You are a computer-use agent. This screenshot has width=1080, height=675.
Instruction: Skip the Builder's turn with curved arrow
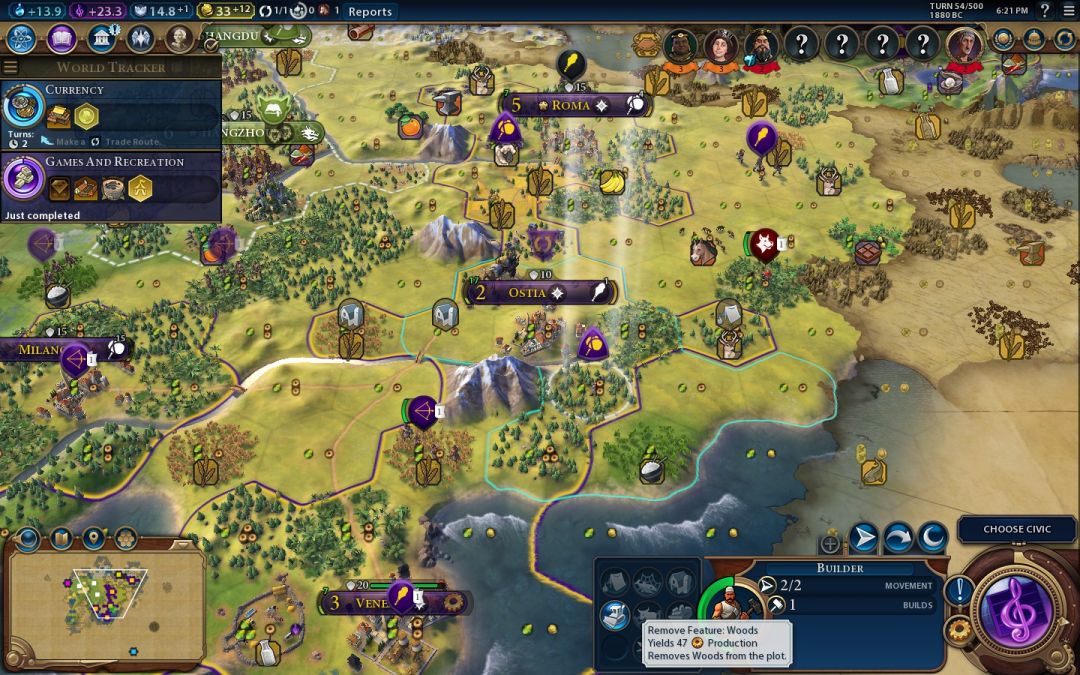[898, 538]
